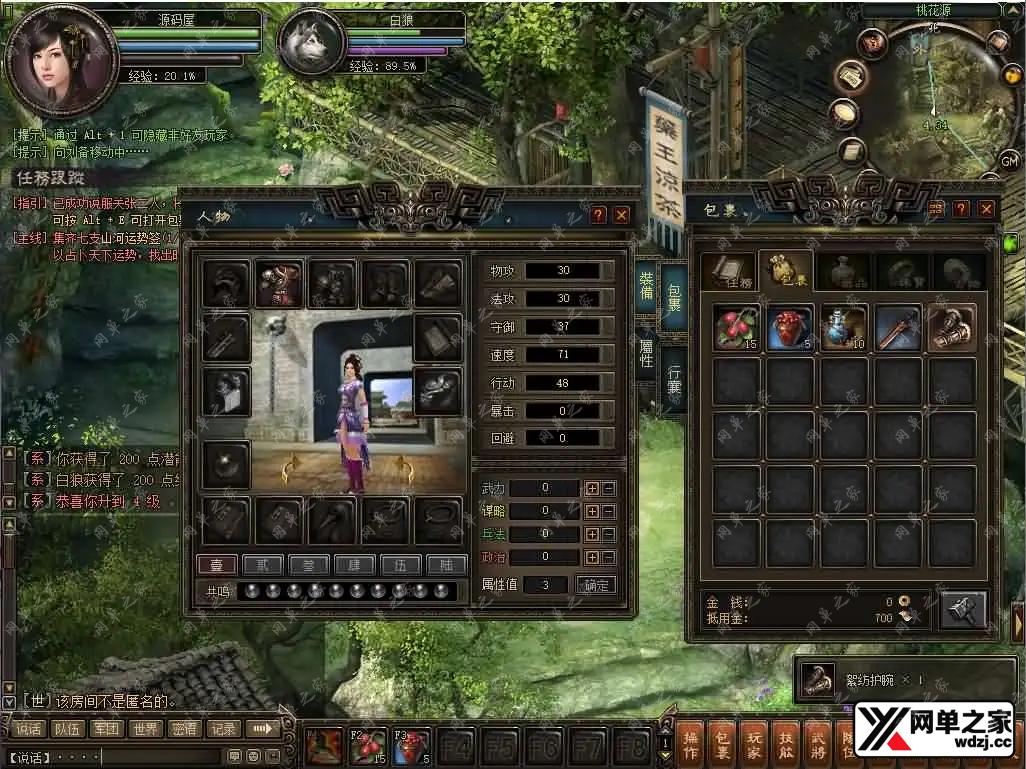The height and width of the screenshot is (769, 1026).
Task: Select the blue potion bottle in the bag
Action: pos(845,328)
